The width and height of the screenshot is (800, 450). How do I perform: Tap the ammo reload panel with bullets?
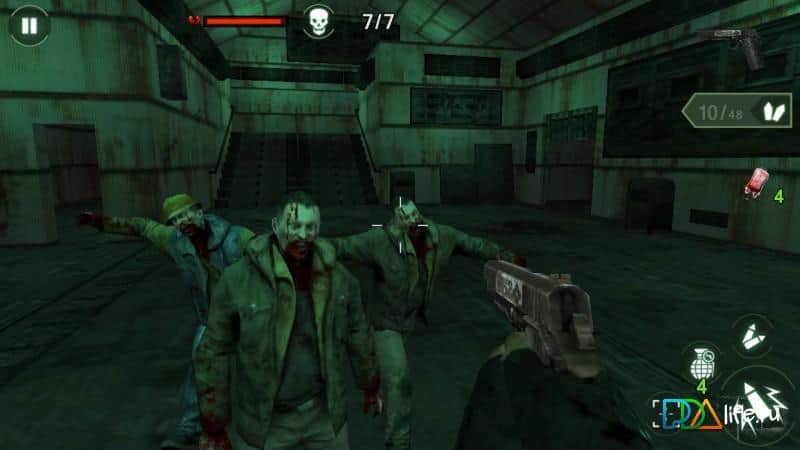pyautogui.click(x=737, y=112)
